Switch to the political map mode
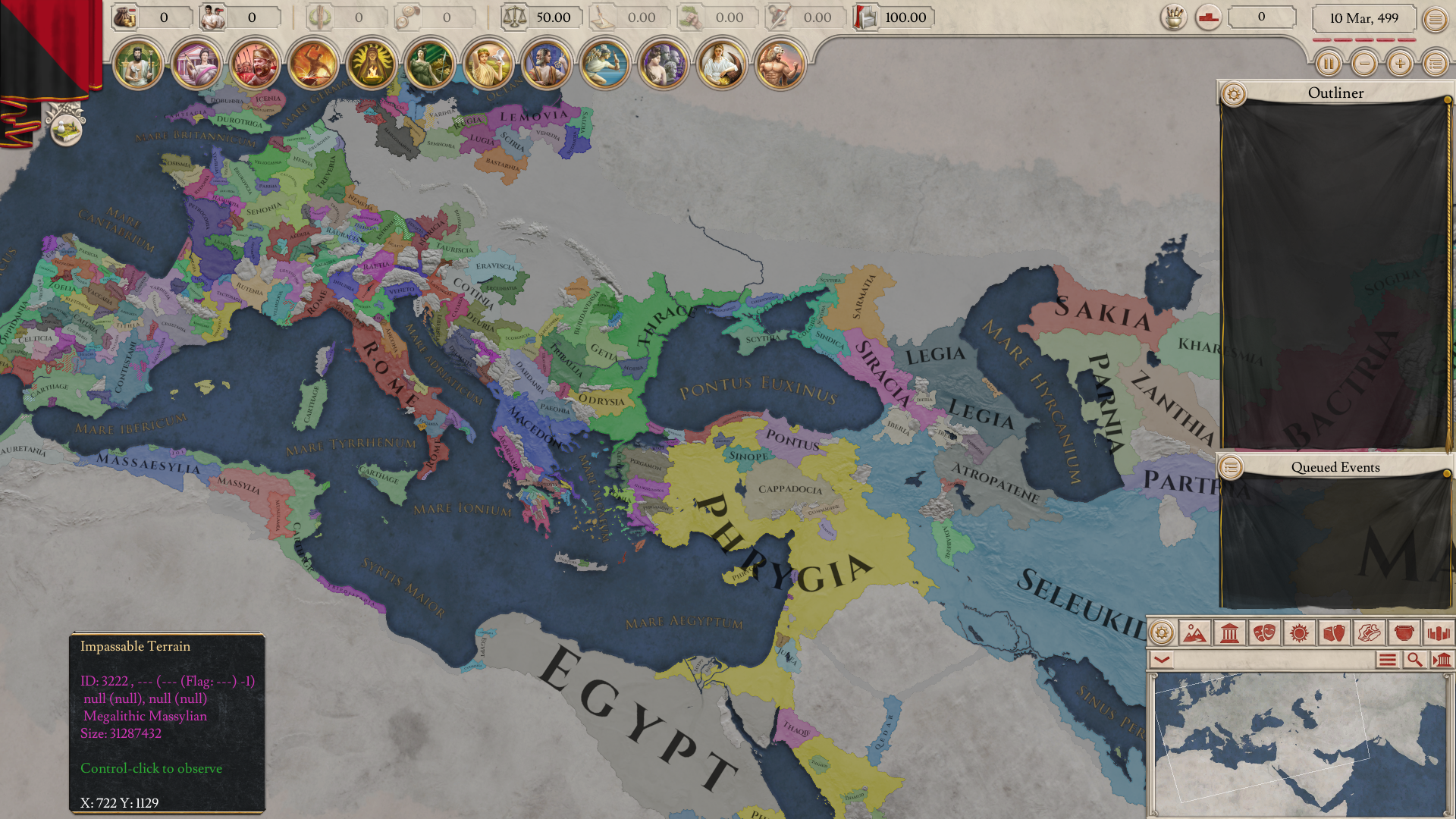The height and width of the screenshot is (819, 1456). click(x=1229, y=632)
